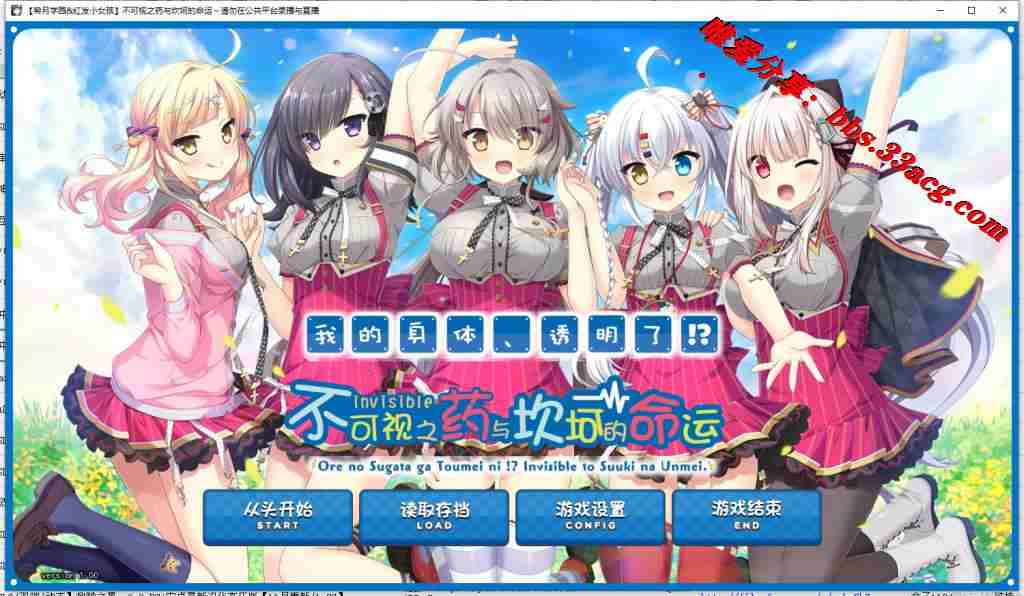The image size is (1024, 596).
Task: Close the game window
Action: pyautogui.click(x=1001, y=10)
